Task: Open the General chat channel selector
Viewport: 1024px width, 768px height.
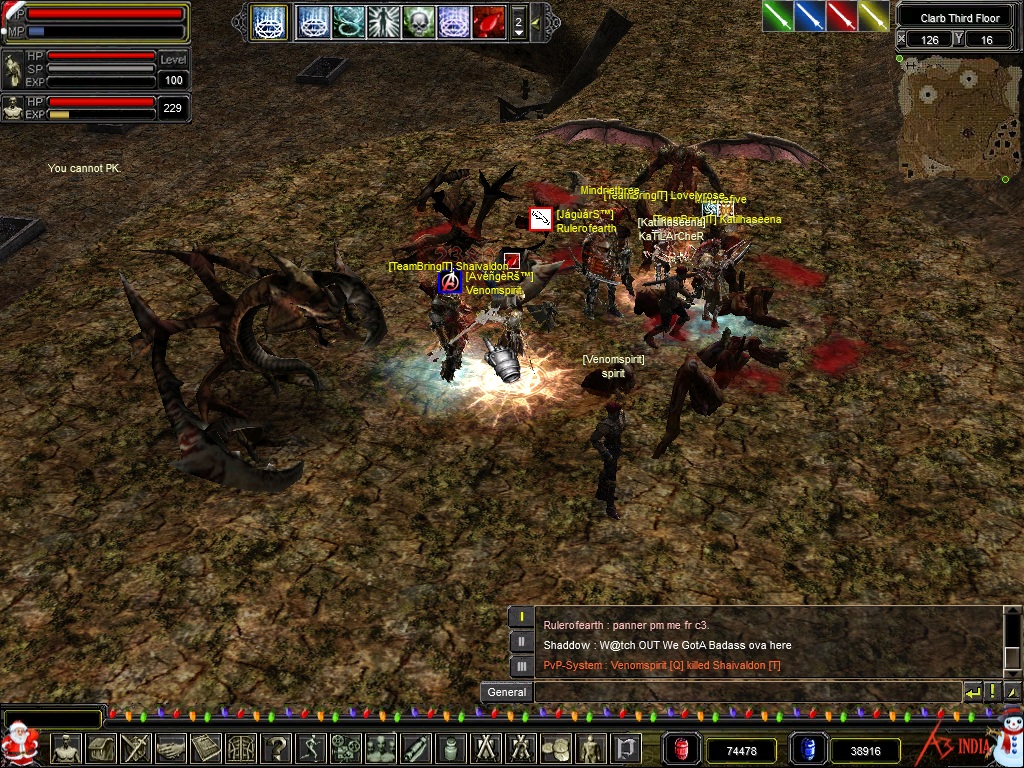Action: (x=507, y=692)
